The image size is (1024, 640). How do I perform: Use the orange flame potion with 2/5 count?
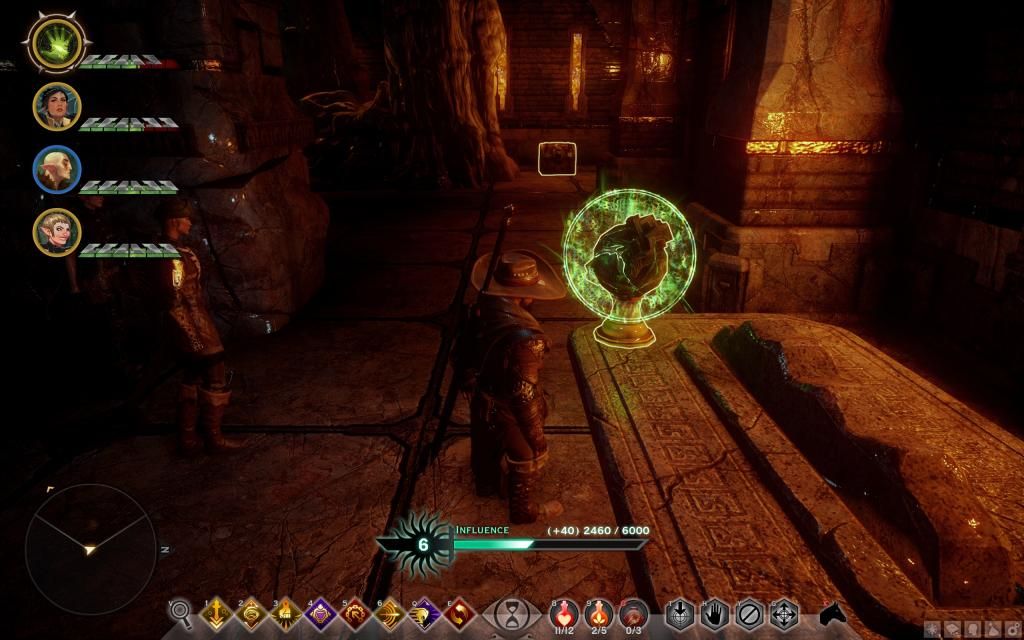coord(598,611)
